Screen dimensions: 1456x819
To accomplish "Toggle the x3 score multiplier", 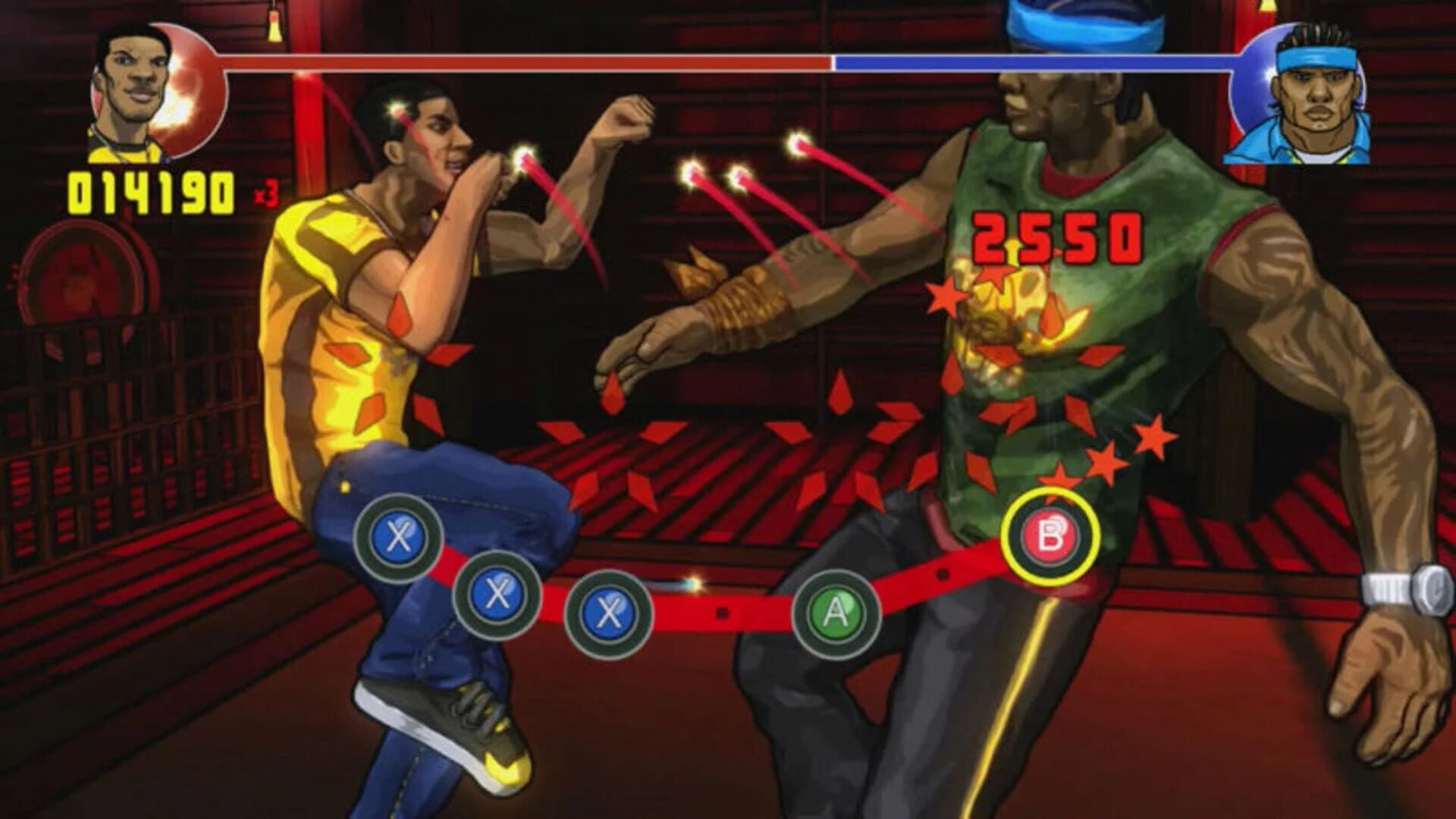I will 265,193.
